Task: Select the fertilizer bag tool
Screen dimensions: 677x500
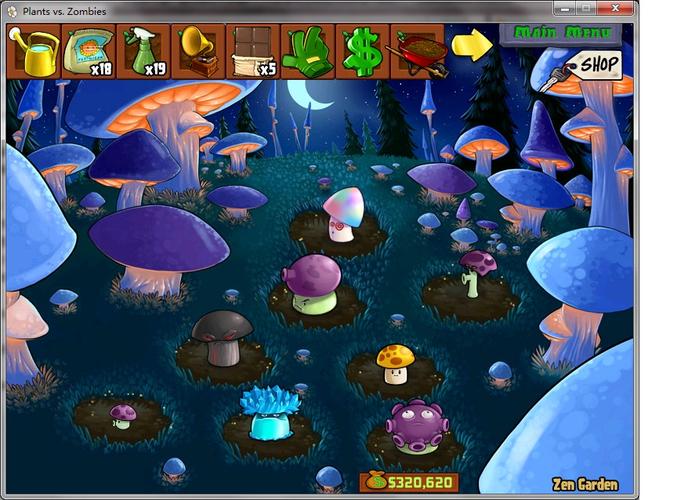Action: (x=89, y=52)
